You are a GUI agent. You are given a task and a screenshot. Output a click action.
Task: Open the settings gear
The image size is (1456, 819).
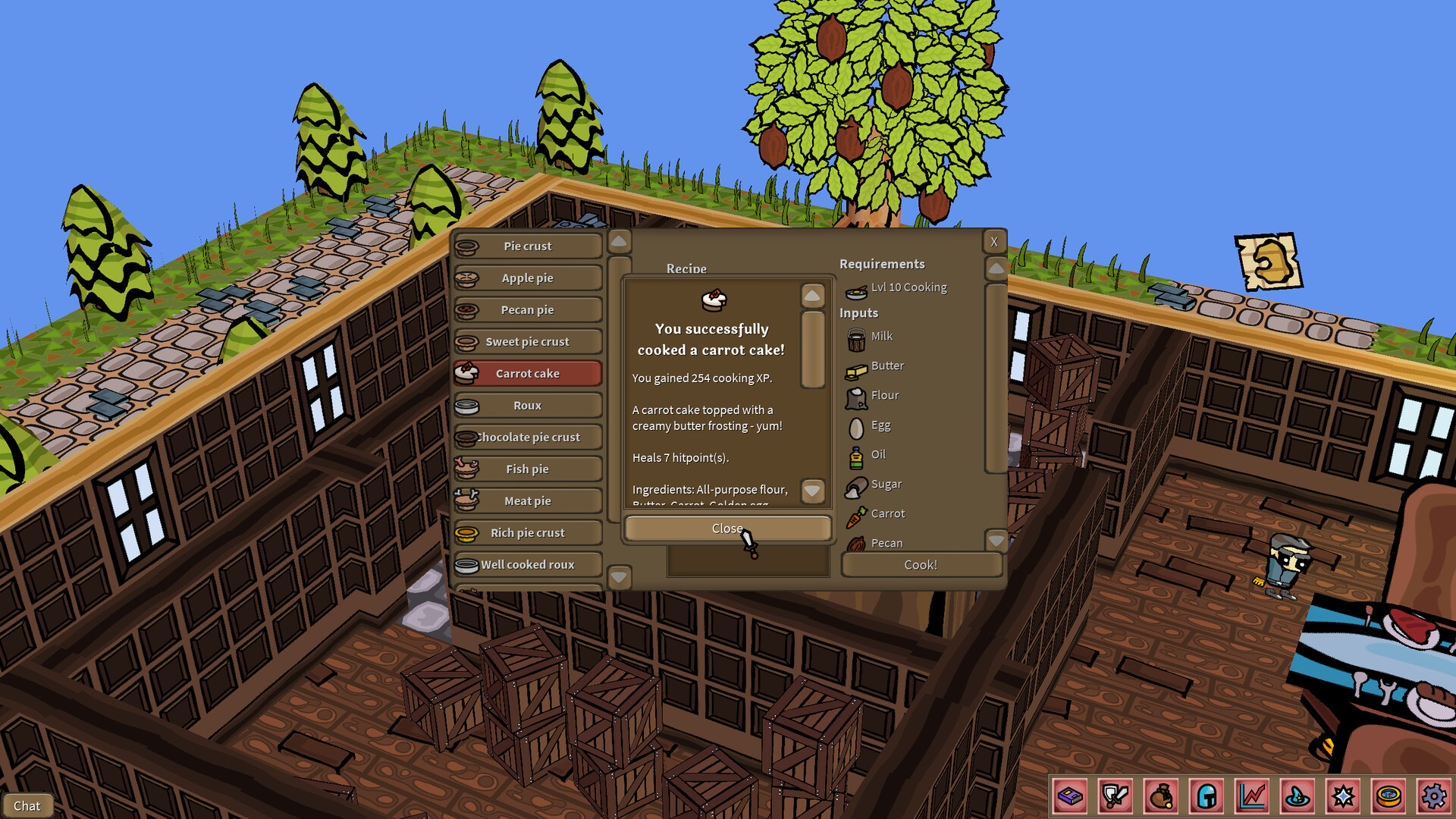(x=1434, y=796)
